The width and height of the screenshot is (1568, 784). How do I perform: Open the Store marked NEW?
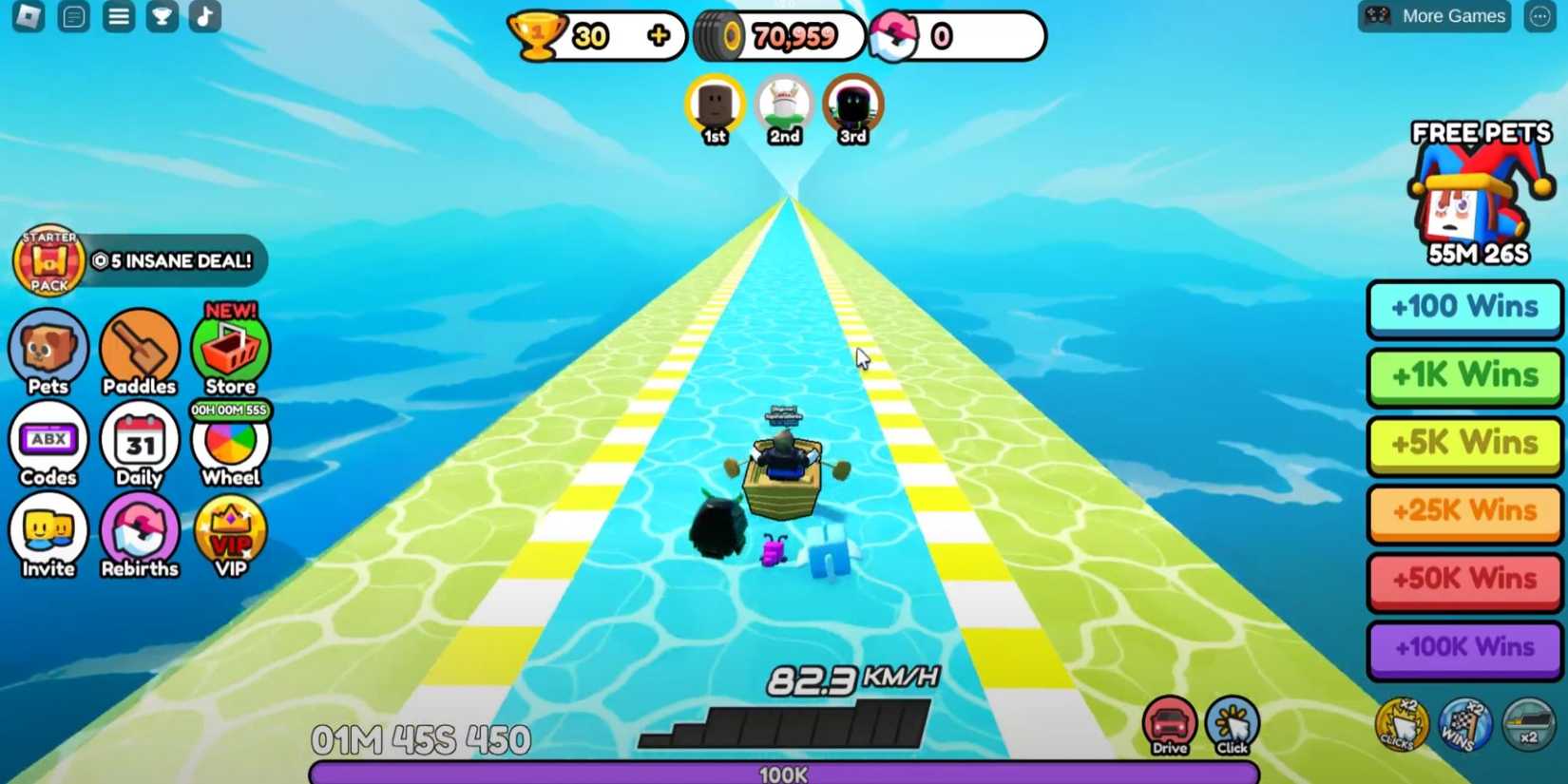click(x=229, y=352)
